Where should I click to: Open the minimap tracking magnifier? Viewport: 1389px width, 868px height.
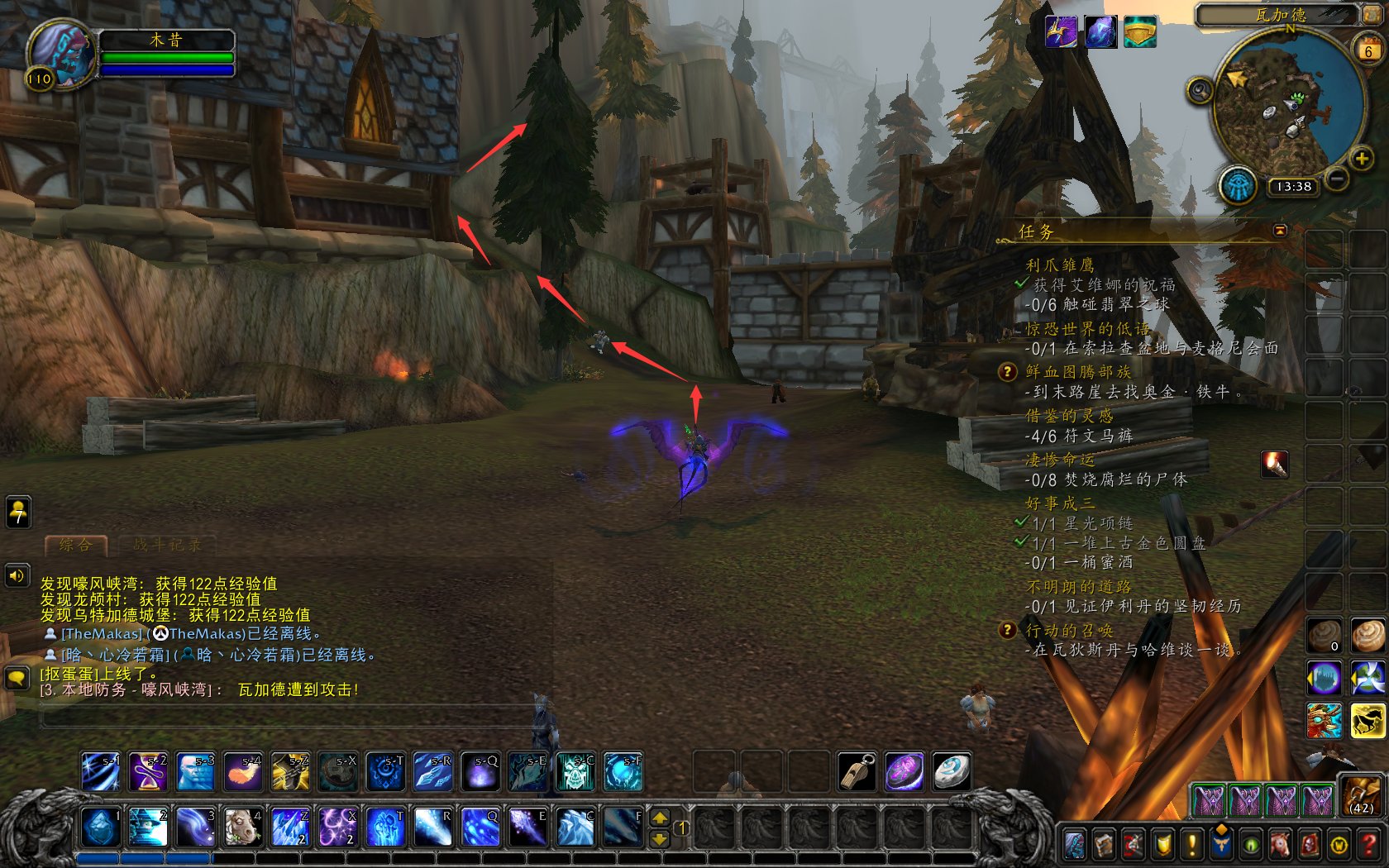point(1200,90)
